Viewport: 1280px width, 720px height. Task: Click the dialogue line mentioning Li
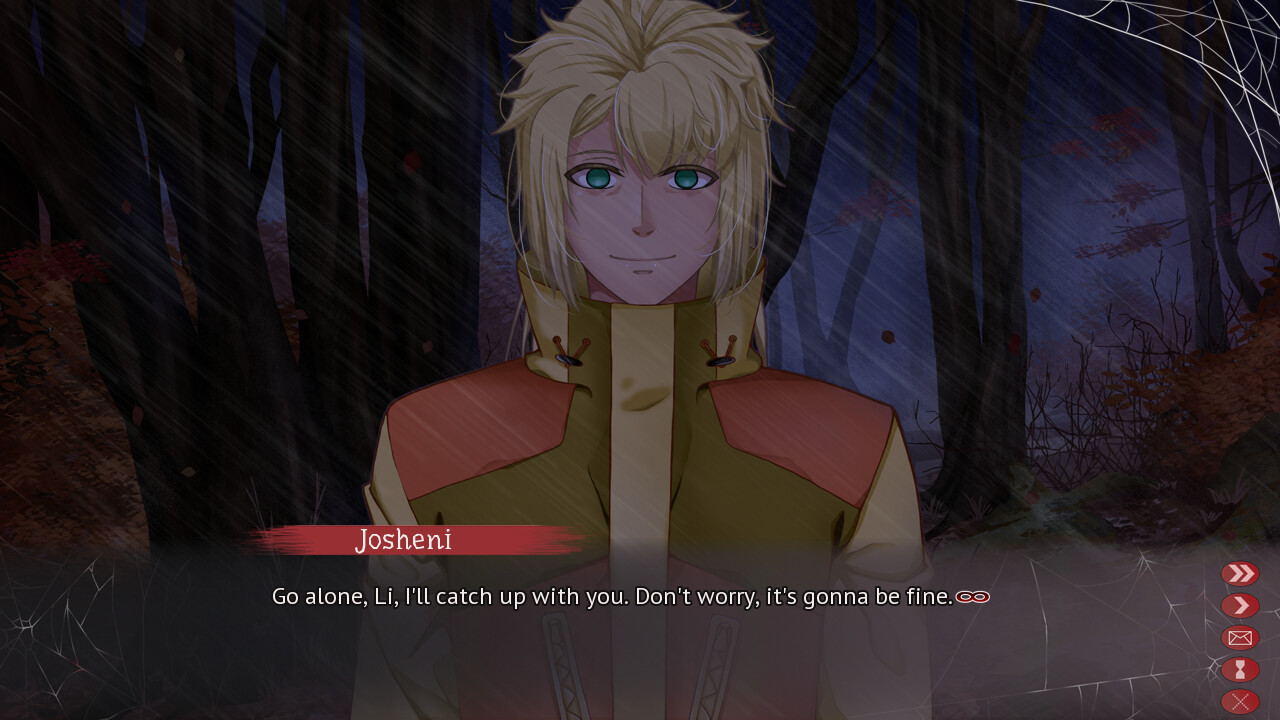620,596
